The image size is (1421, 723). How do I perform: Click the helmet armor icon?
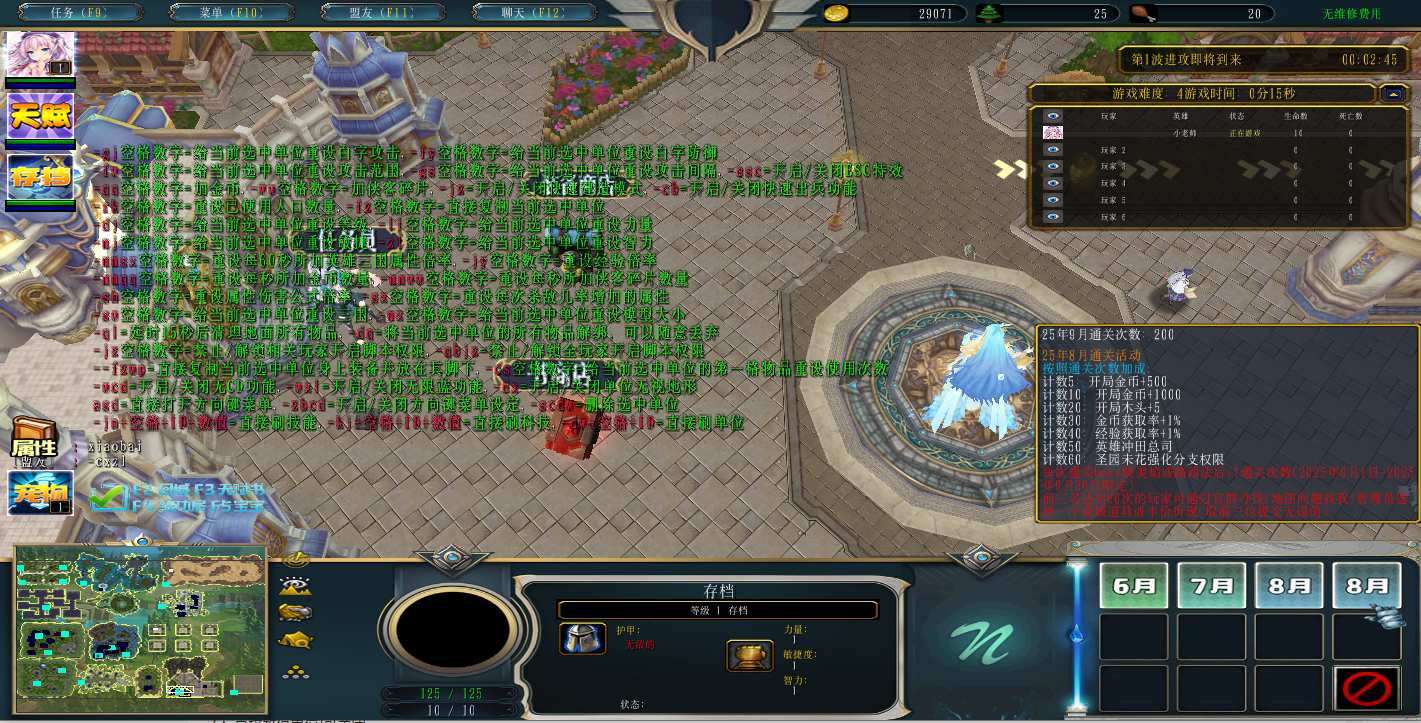pyautogui.click(x=581, y=640)
